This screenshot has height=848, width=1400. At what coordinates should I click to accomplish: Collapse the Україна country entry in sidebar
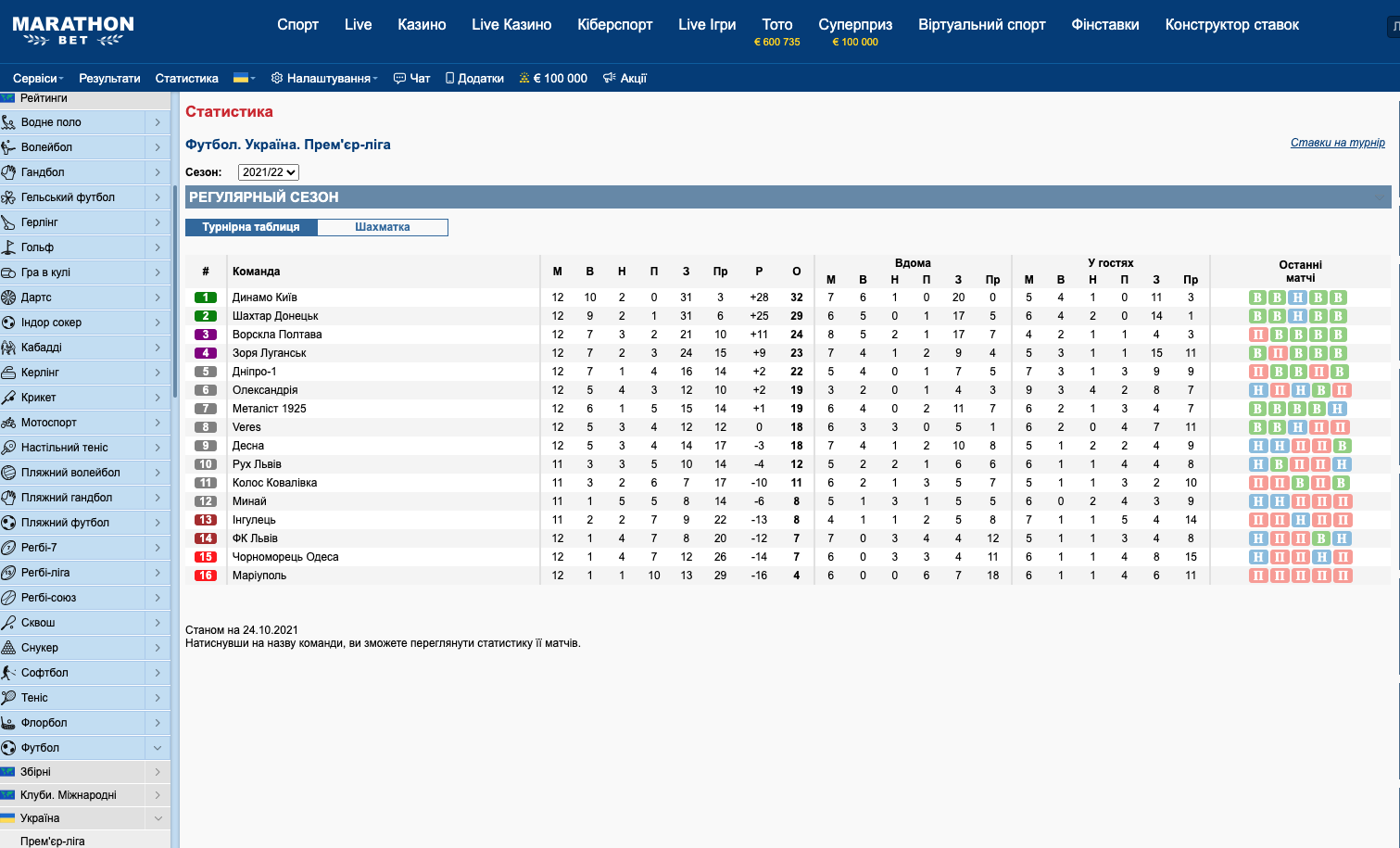point(158,818)
